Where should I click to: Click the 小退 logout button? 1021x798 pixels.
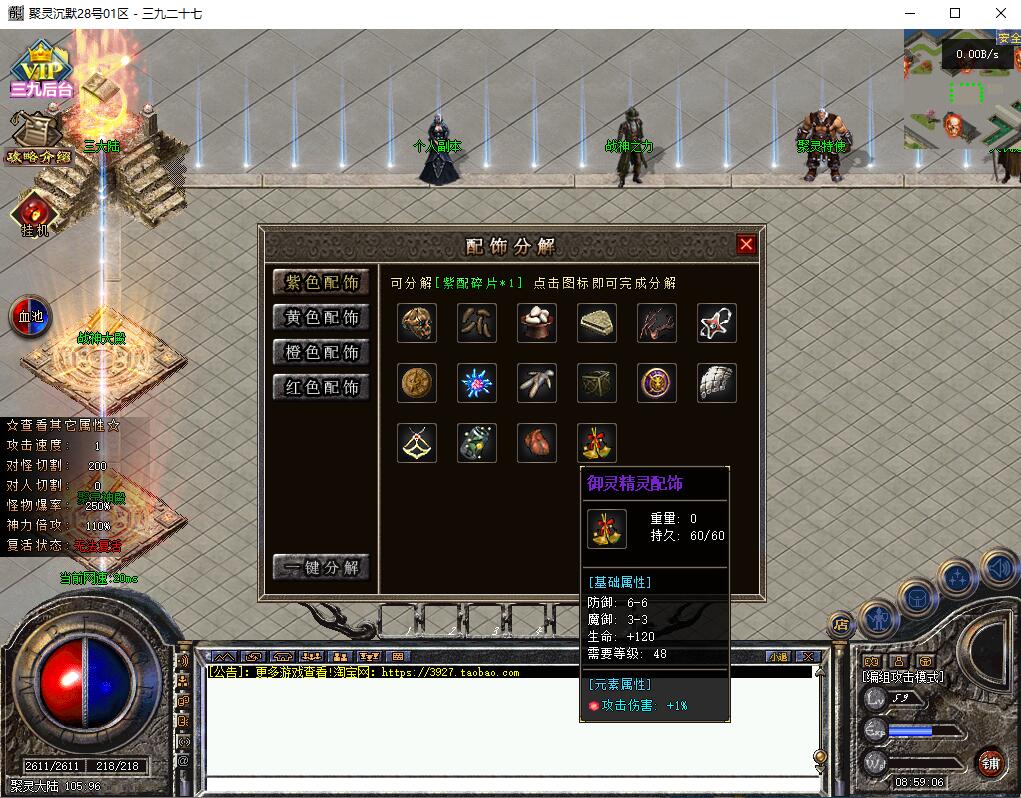tap(778, 657)
